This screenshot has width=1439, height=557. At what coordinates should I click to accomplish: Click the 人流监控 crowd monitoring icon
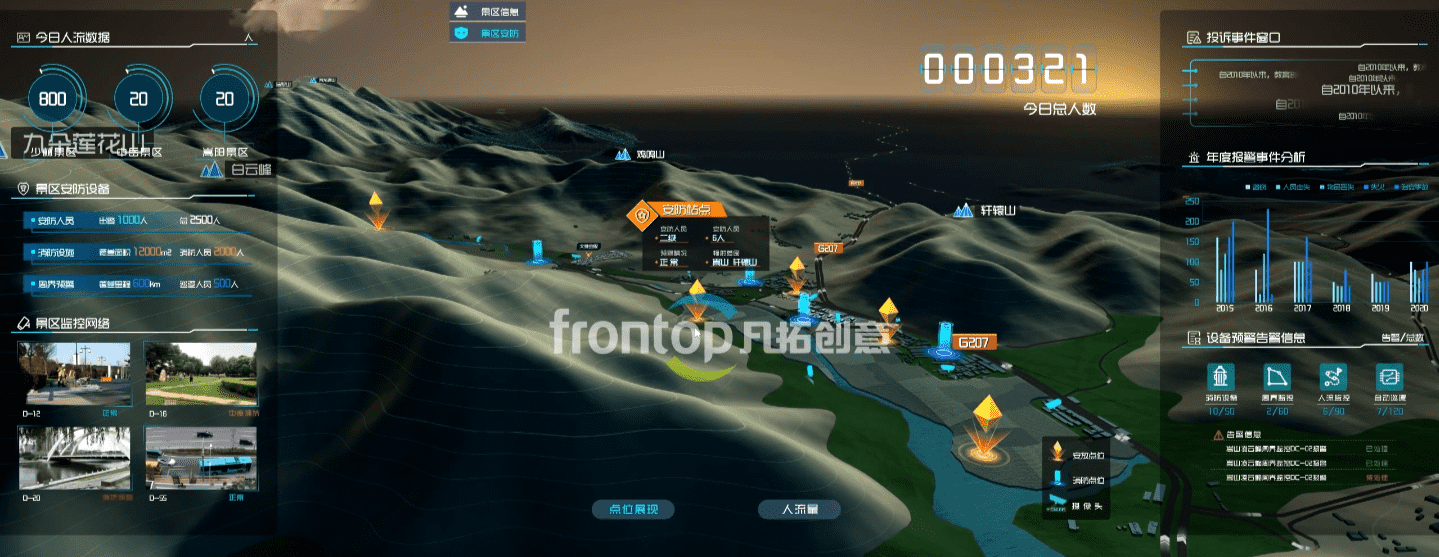coord(1332,377)
